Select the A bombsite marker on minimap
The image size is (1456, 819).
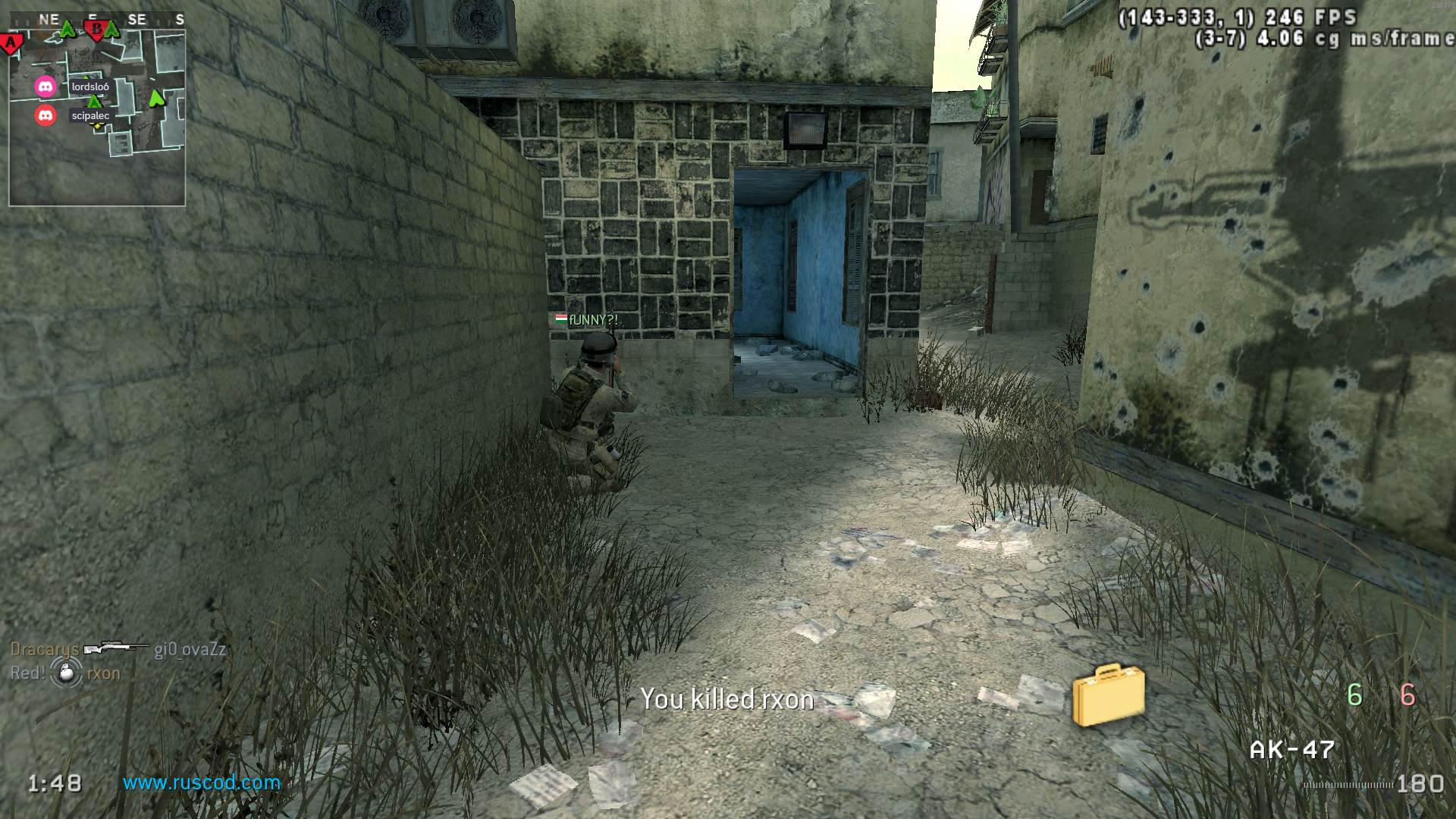(x=11, y=44)
